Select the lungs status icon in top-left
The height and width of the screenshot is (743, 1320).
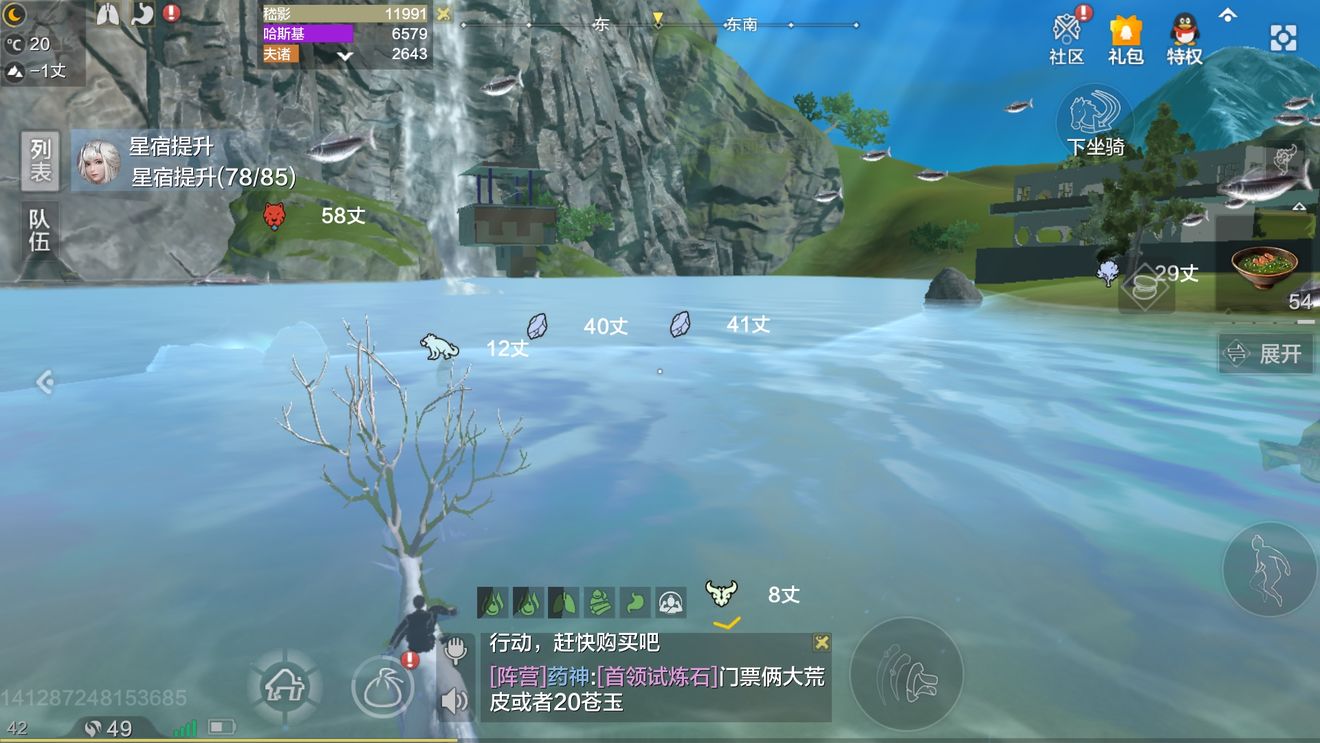tap(108, 14)
